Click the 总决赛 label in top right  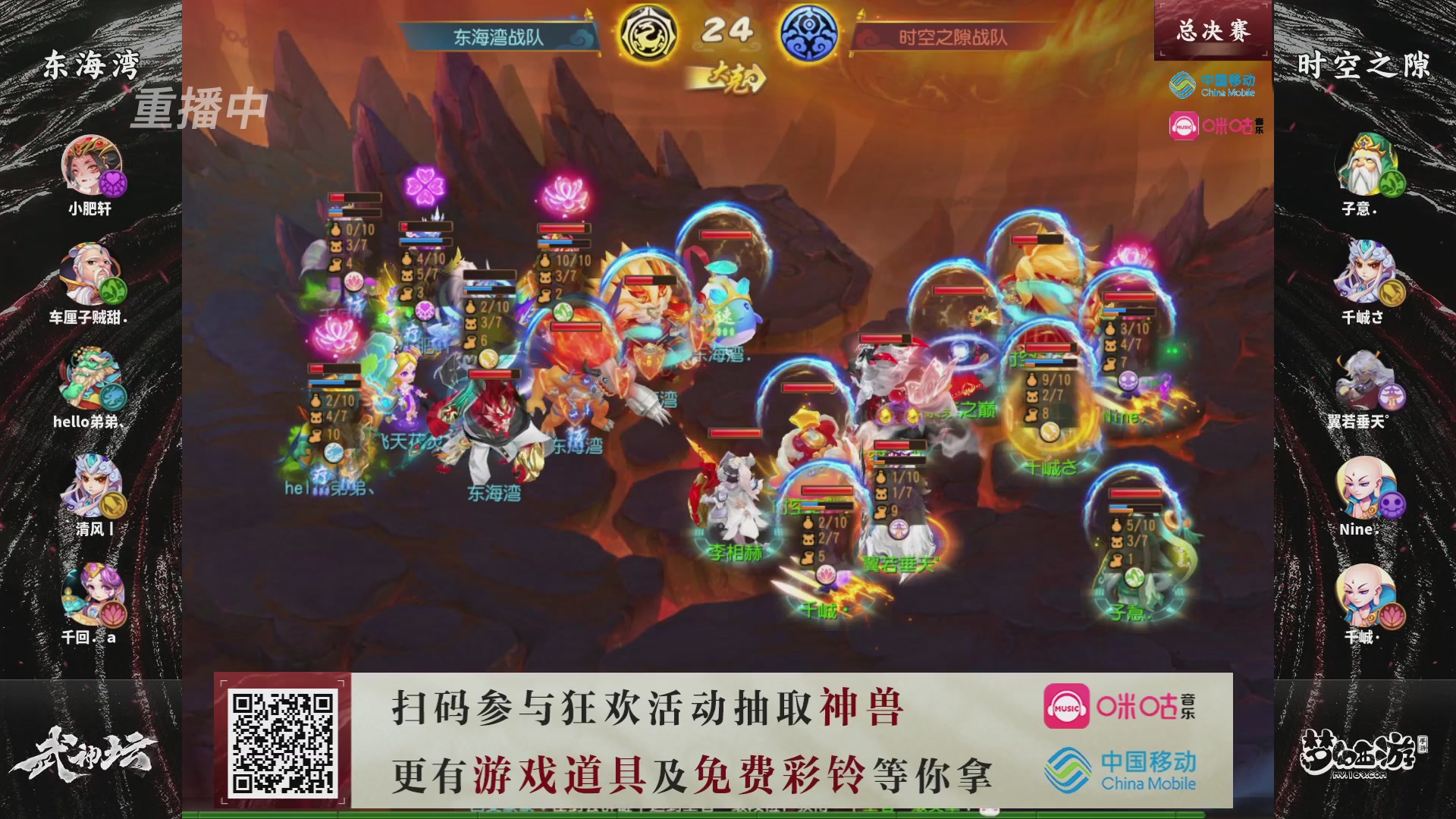1212,30
